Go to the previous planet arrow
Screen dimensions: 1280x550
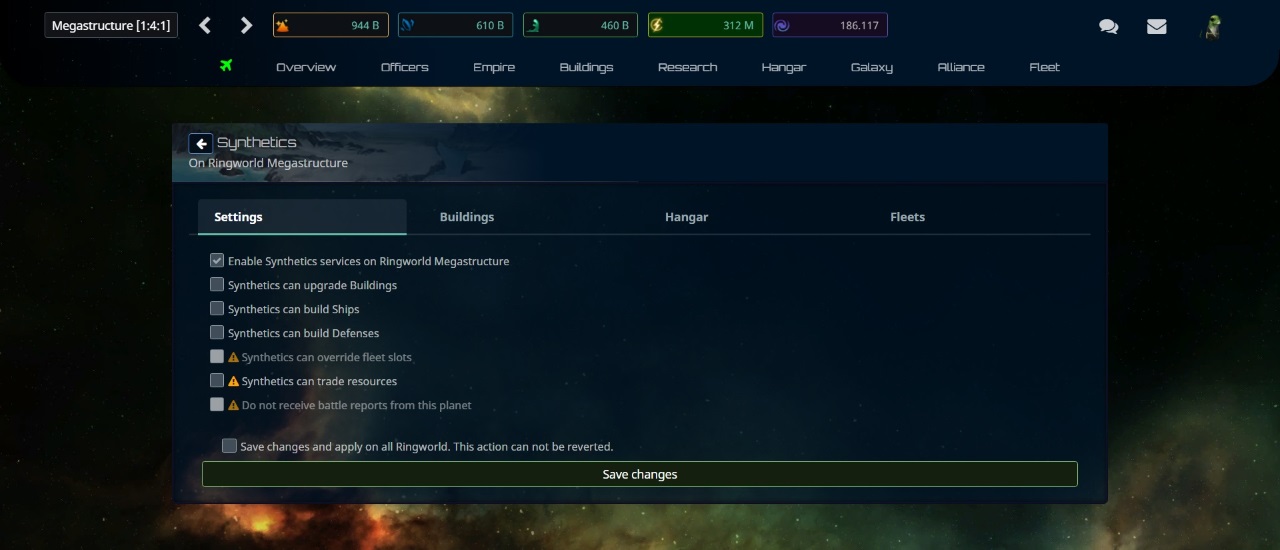(205, 25)
